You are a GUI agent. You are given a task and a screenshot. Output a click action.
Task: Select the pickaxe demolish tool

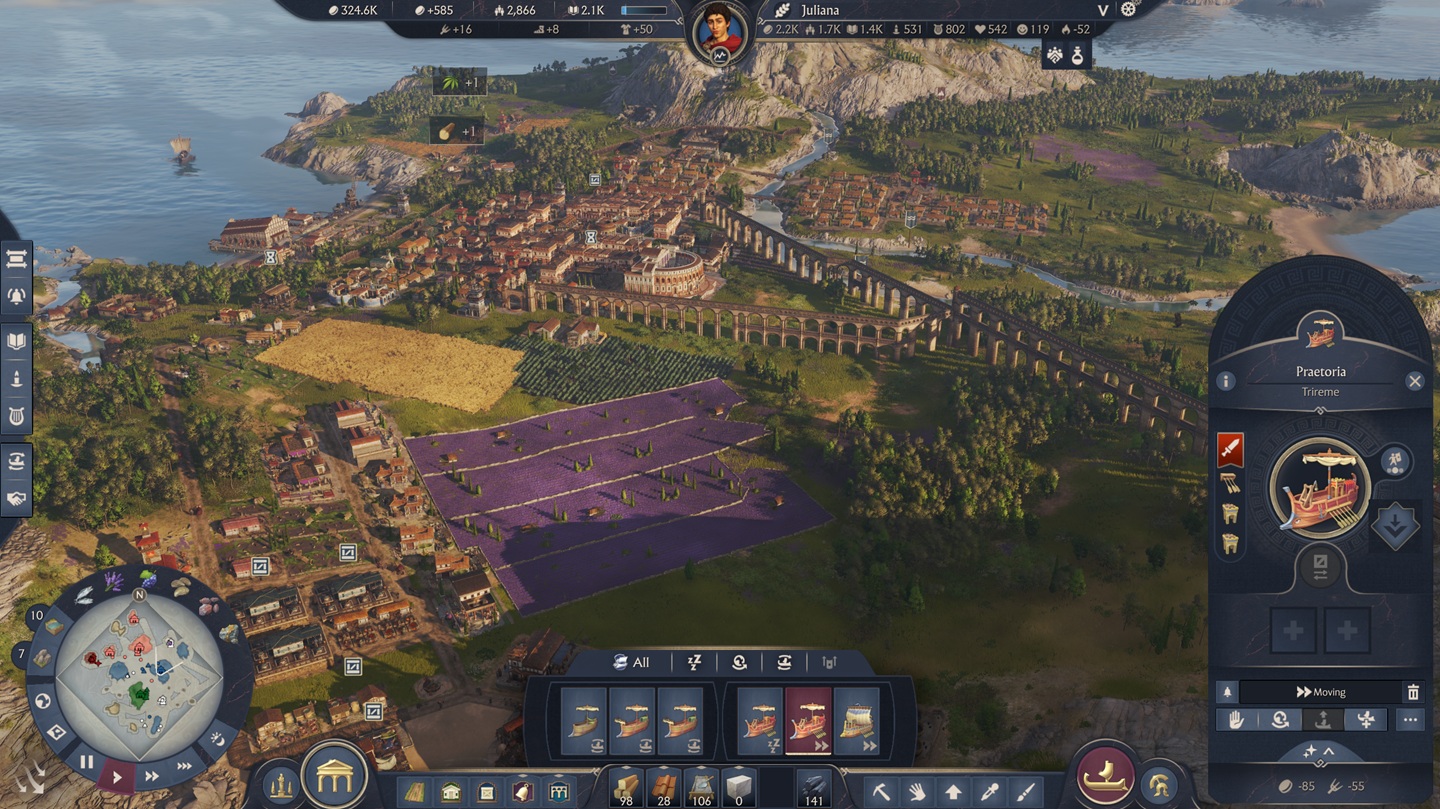pyautogui.click(x=881, y=792)
